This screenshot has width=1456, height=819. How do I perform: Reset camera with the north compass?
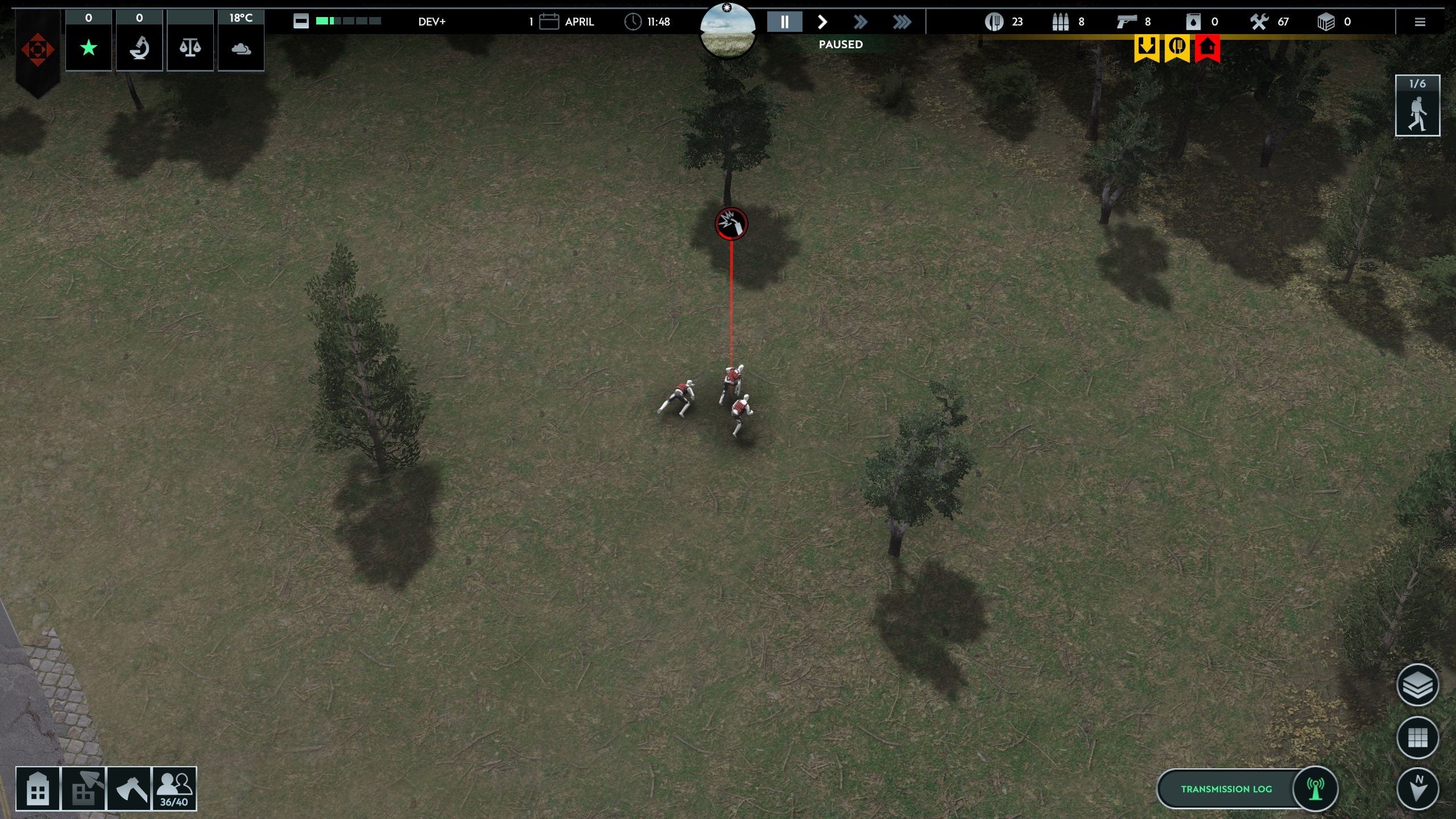[1417, 788]
